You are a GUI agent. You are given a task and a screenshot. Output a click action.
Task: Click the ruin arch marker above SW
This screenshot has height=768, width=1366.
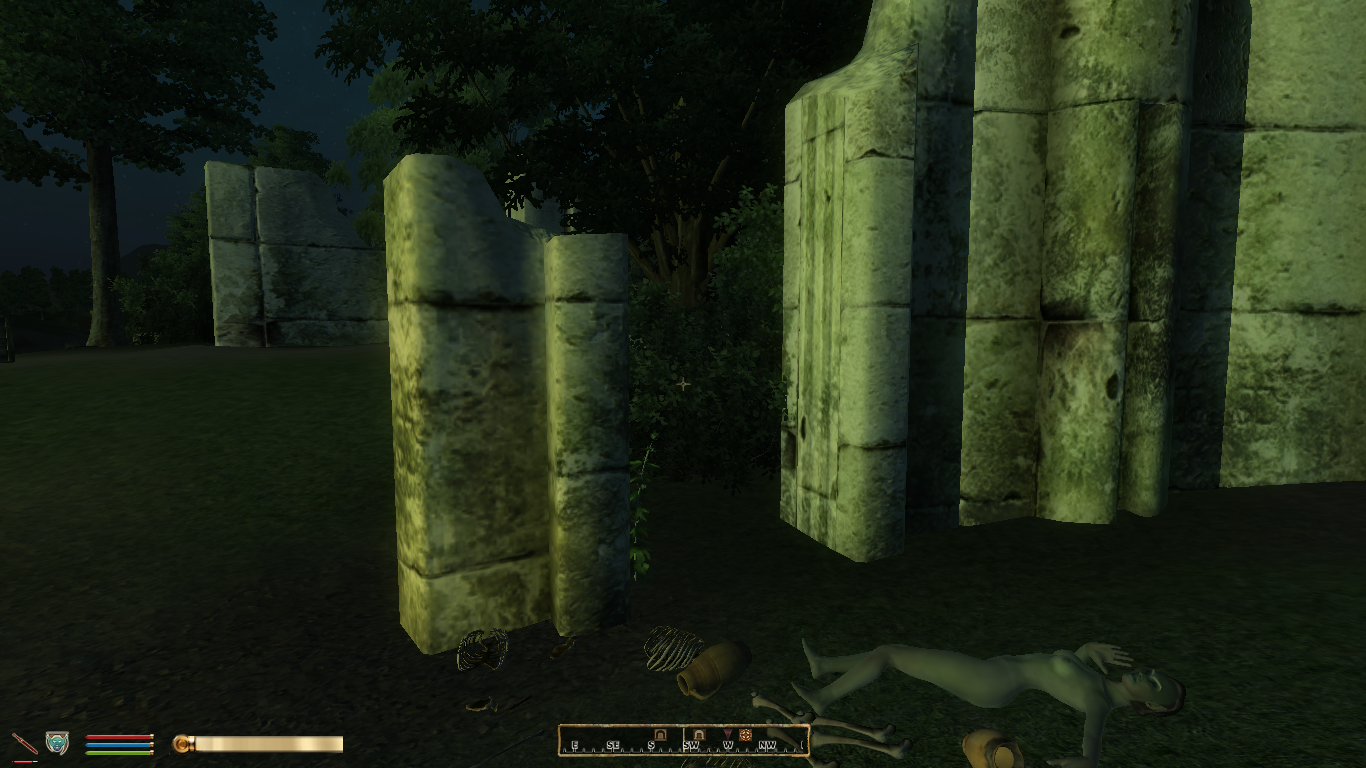698,734
